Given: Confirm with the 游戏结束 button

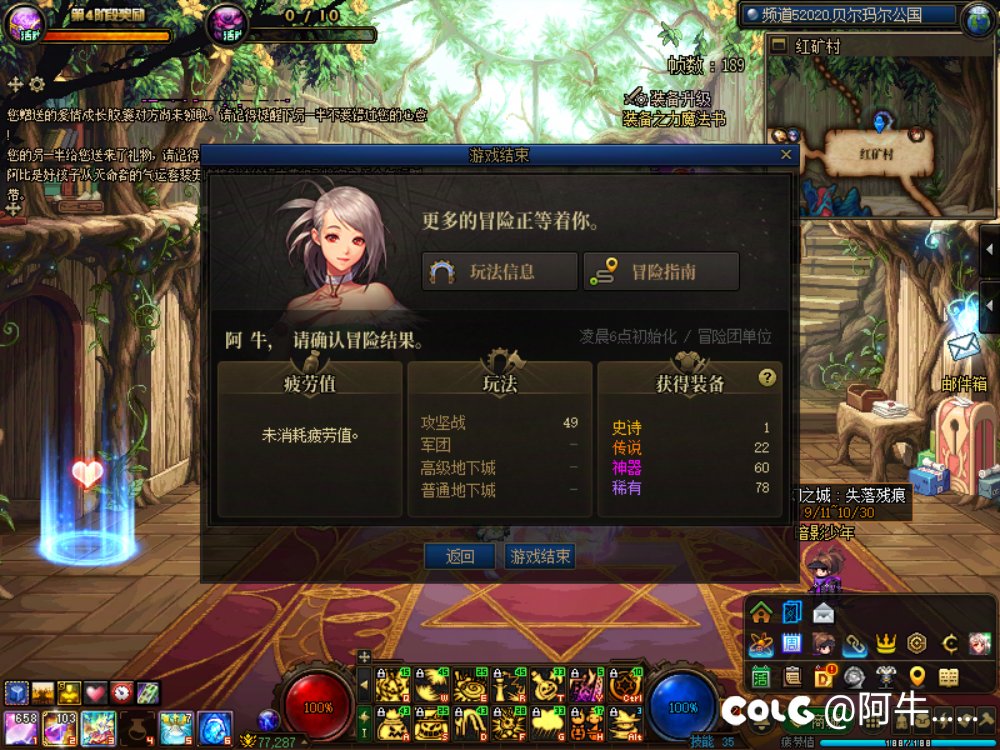Looking at the screenshot, I should (x=540, y=557).
